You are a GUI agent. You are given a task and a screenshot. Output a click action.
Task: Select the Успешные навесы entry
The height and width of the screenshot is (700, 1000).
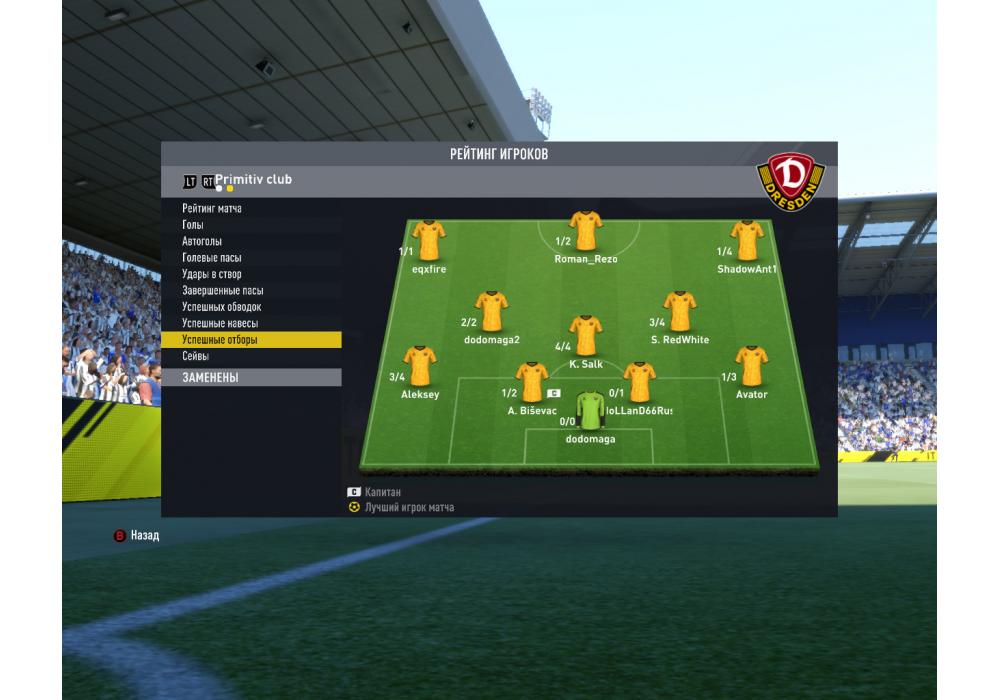click(x=220, y=324)
